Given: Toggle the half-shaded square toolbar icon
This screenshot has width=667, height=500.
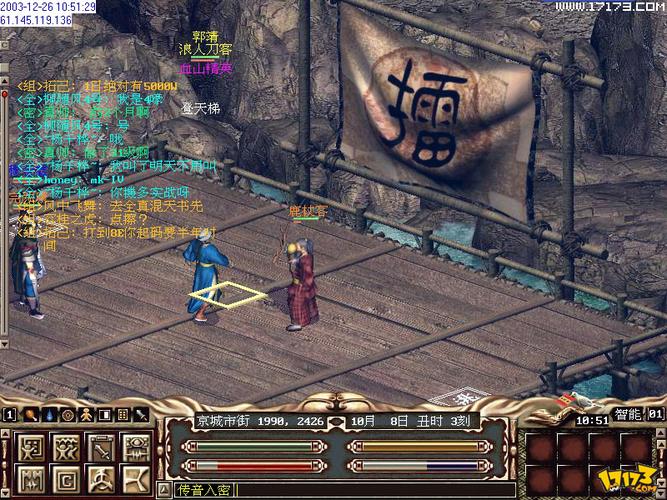Looking at the screenshot, I should click(x=105, y=414).
